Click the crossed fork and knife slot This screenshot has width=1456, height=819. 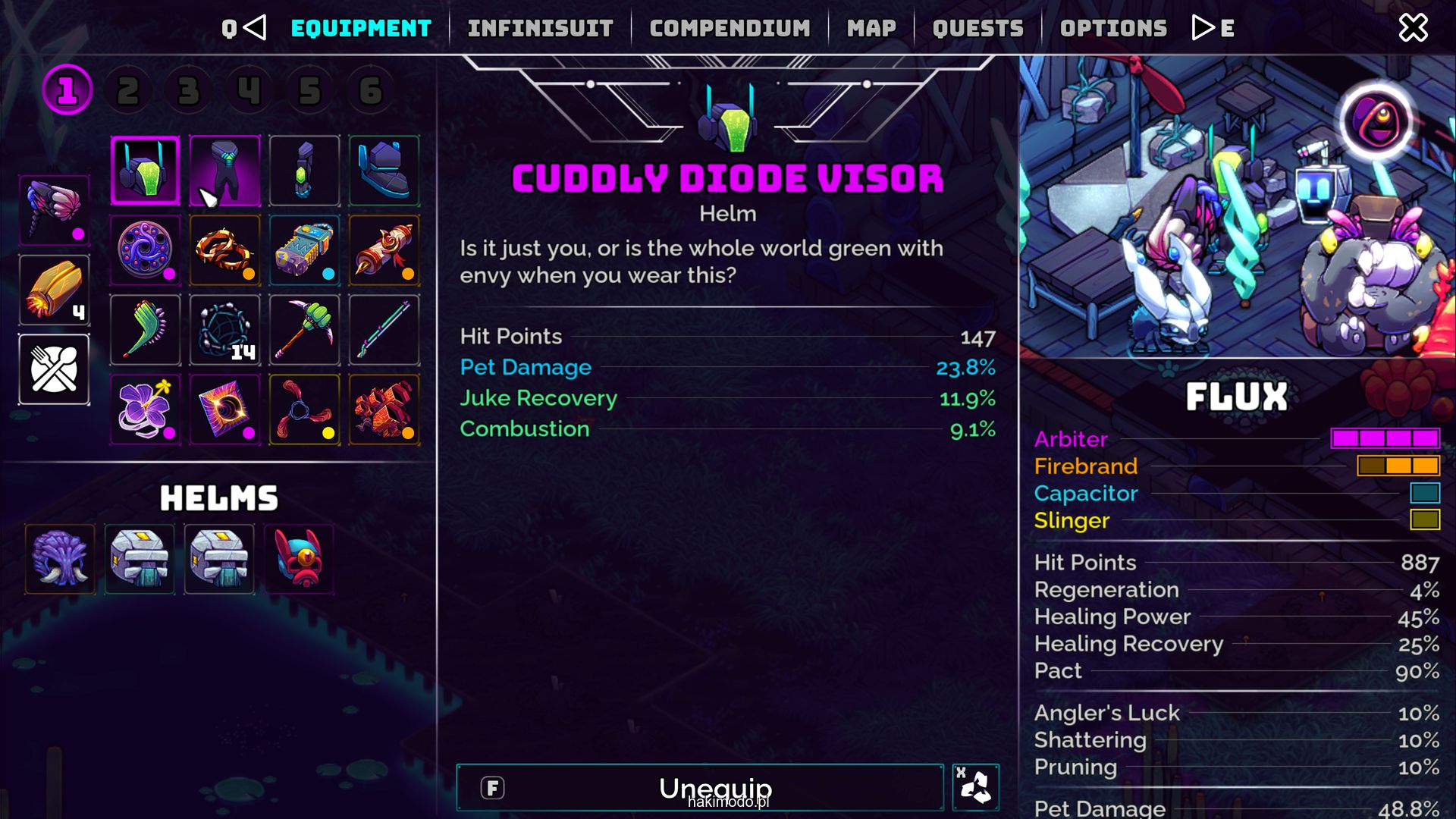pyautogui.click(x=54, y=369)
